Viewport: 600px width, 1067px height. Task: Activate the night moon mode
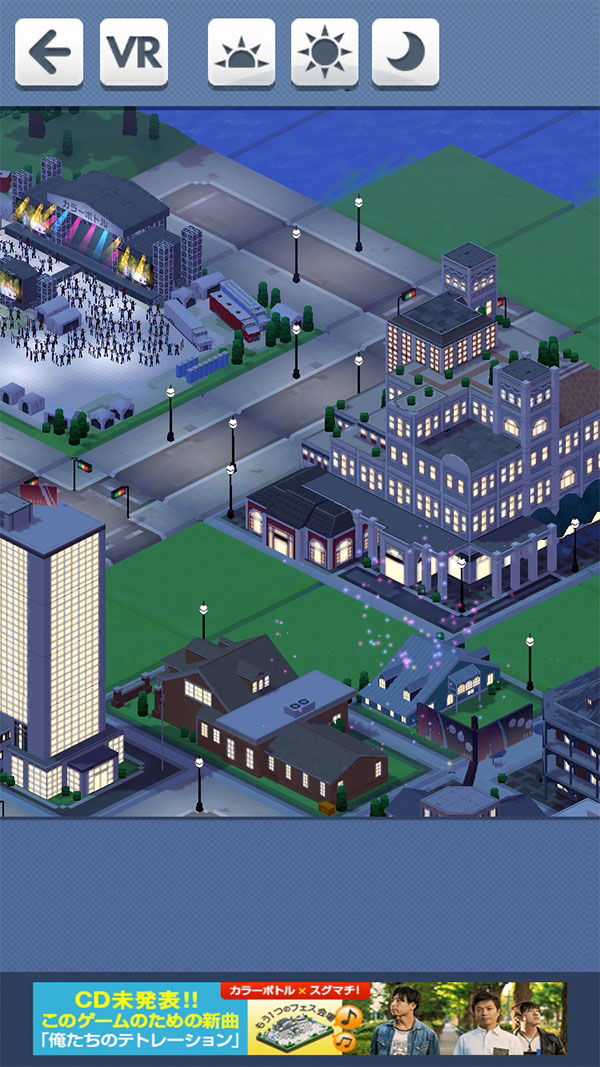coord(405,52)
